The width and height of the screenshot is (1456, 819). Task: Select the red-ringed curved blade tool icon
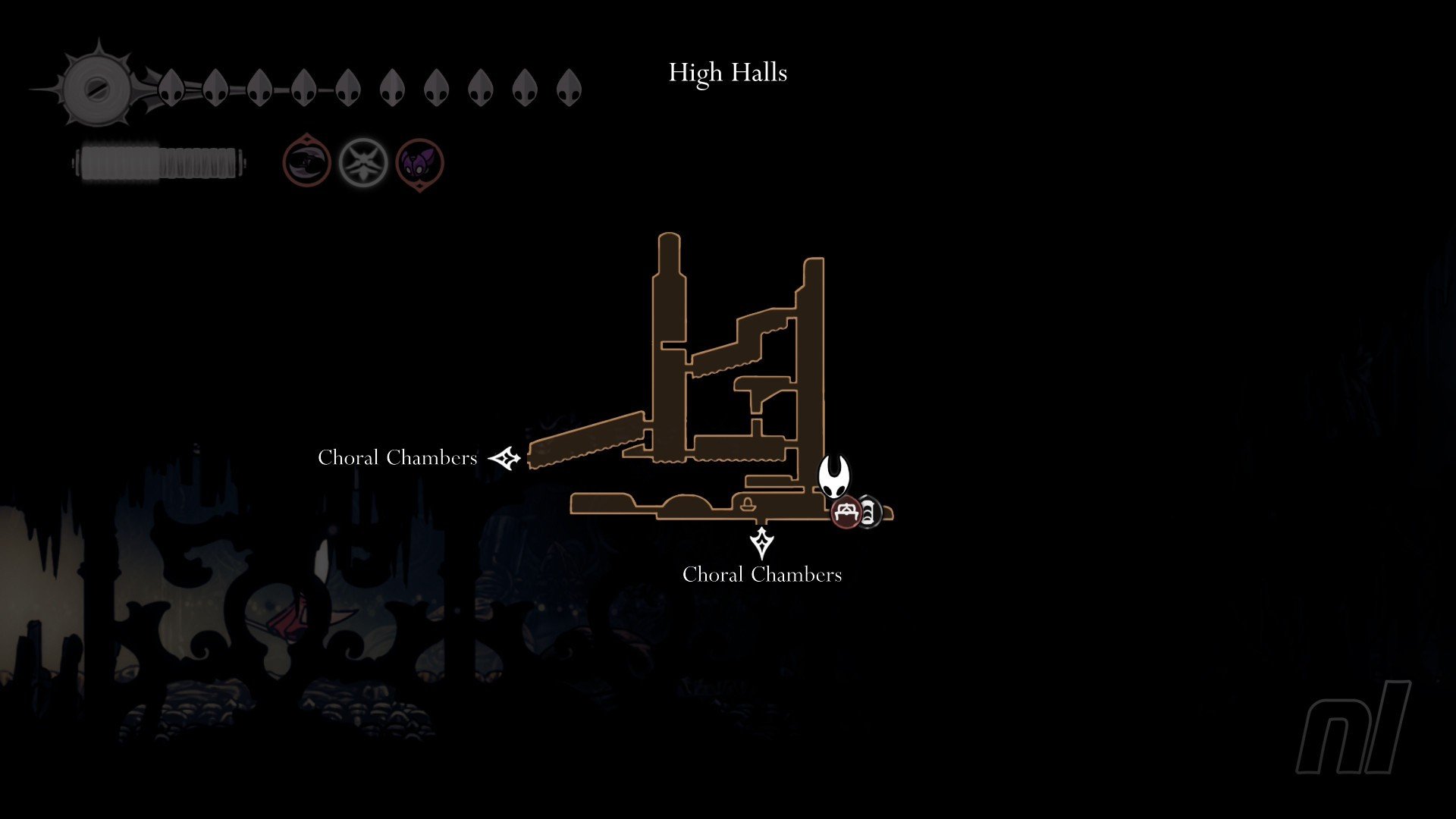point(307,162)
